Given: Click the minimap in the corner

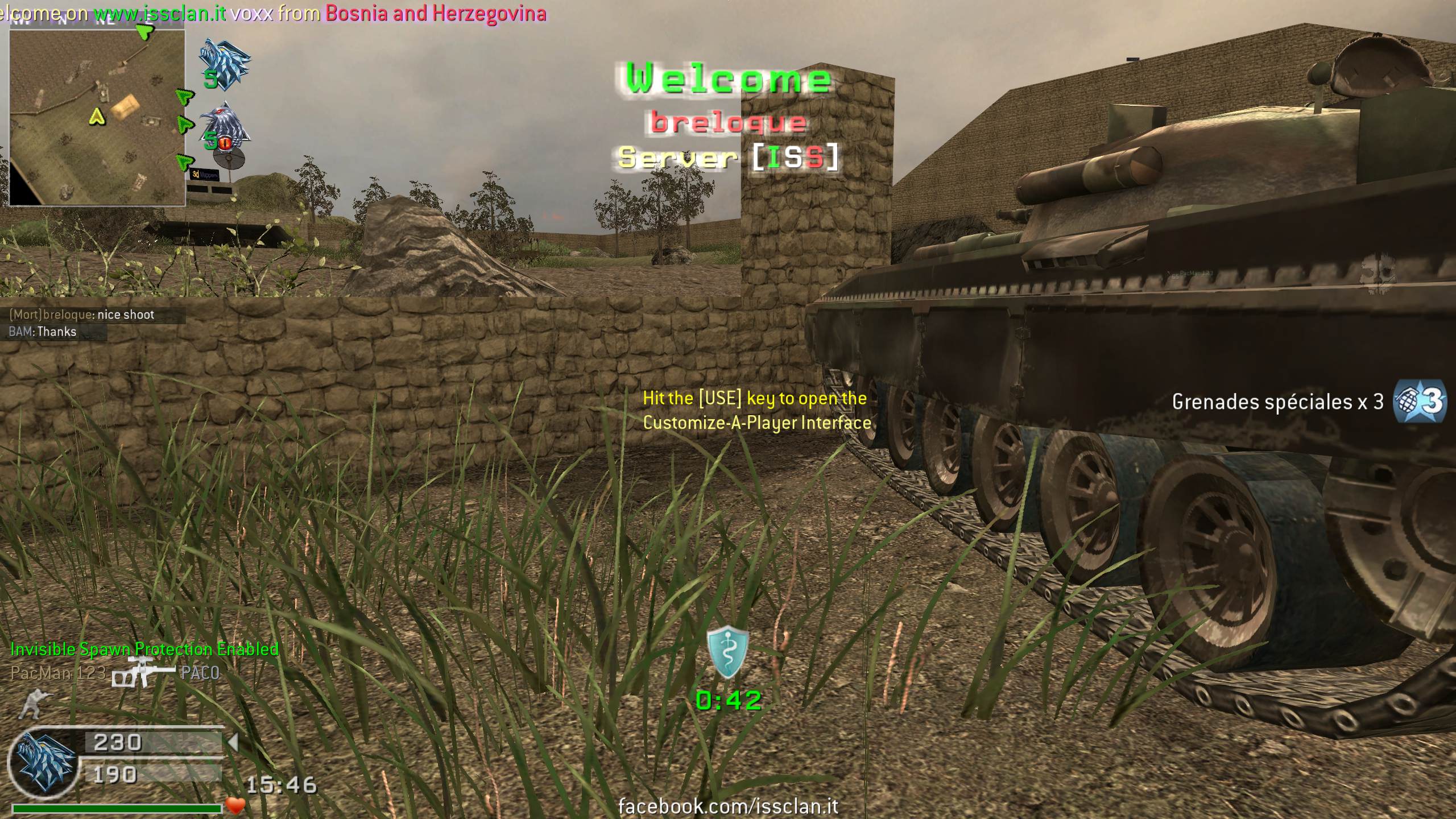Looking at the screenshot, I should point(97,117).
